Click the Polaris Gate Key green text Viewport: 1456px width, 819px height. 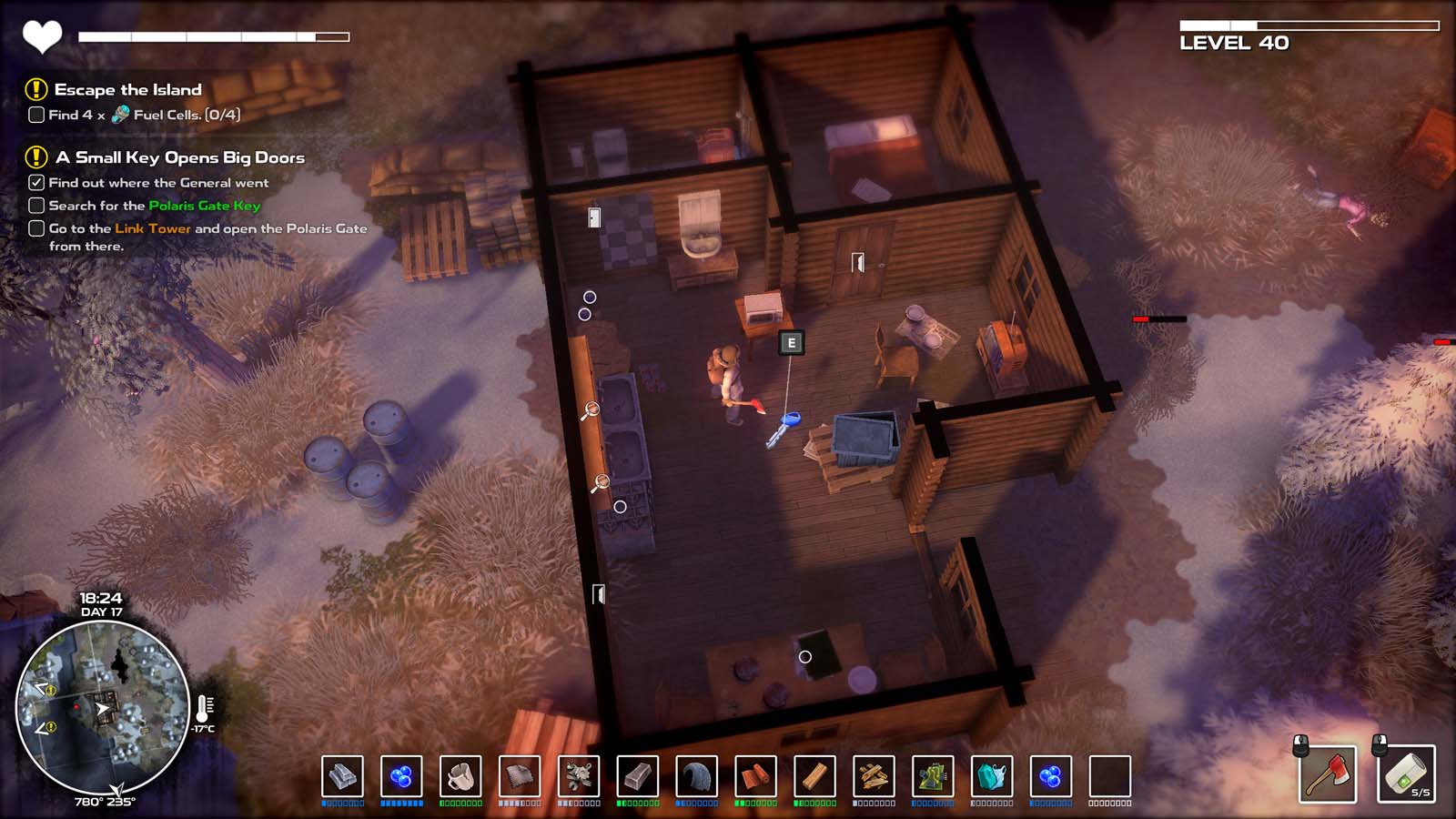click(x=204, y=206)
